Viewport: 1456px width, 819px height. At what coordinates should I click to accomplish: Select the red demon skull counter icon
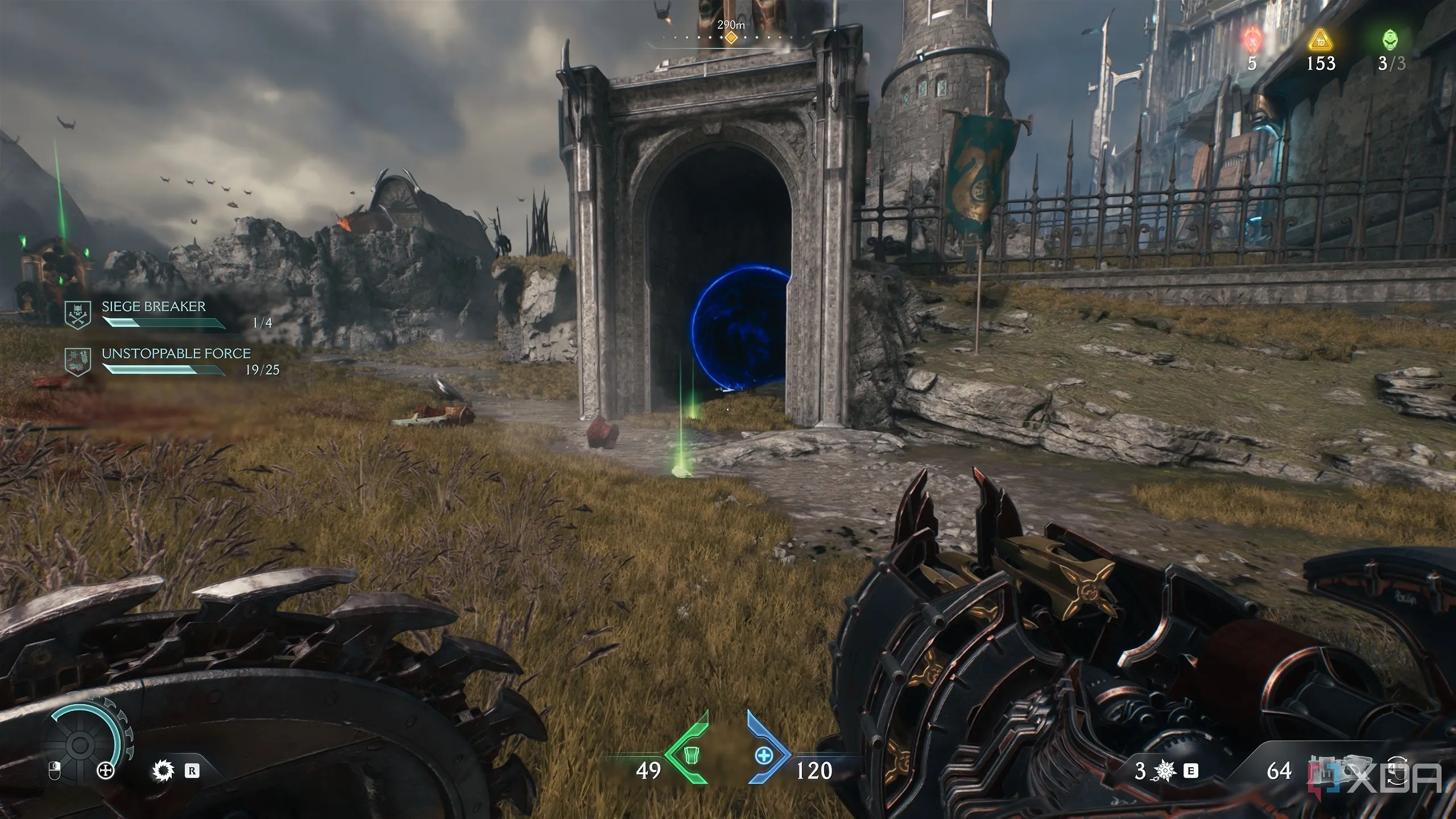point(1251,39)
